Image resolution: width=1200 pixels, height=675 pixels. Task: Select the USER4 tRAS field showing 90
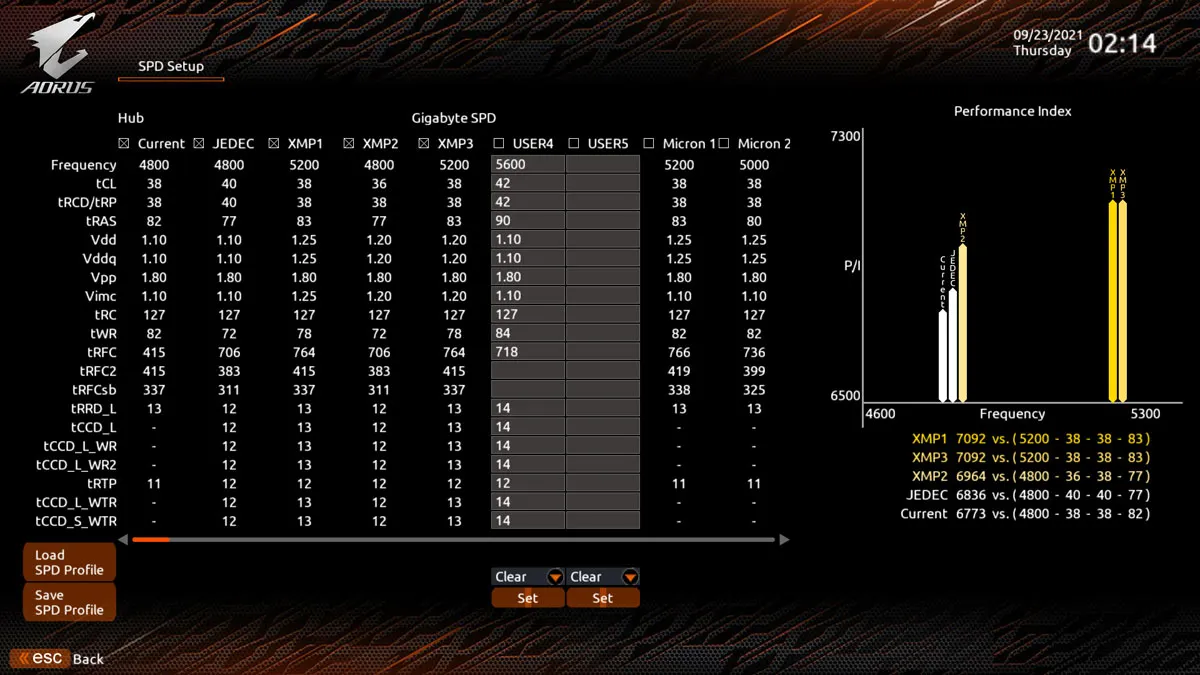[x=528, y=221]
